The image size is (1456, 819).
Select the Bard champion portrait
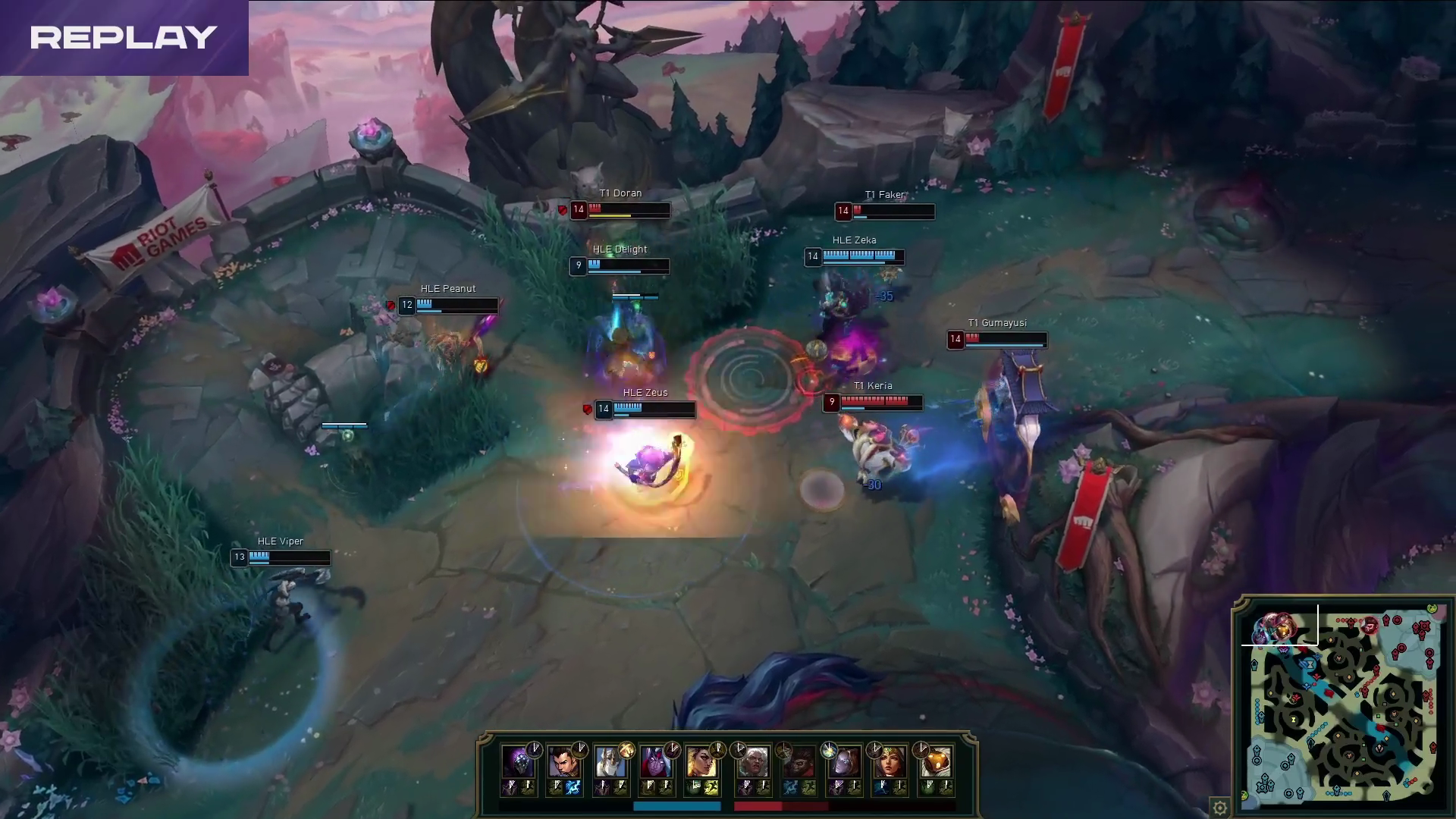pyautogui.click(x=934, y=762)
